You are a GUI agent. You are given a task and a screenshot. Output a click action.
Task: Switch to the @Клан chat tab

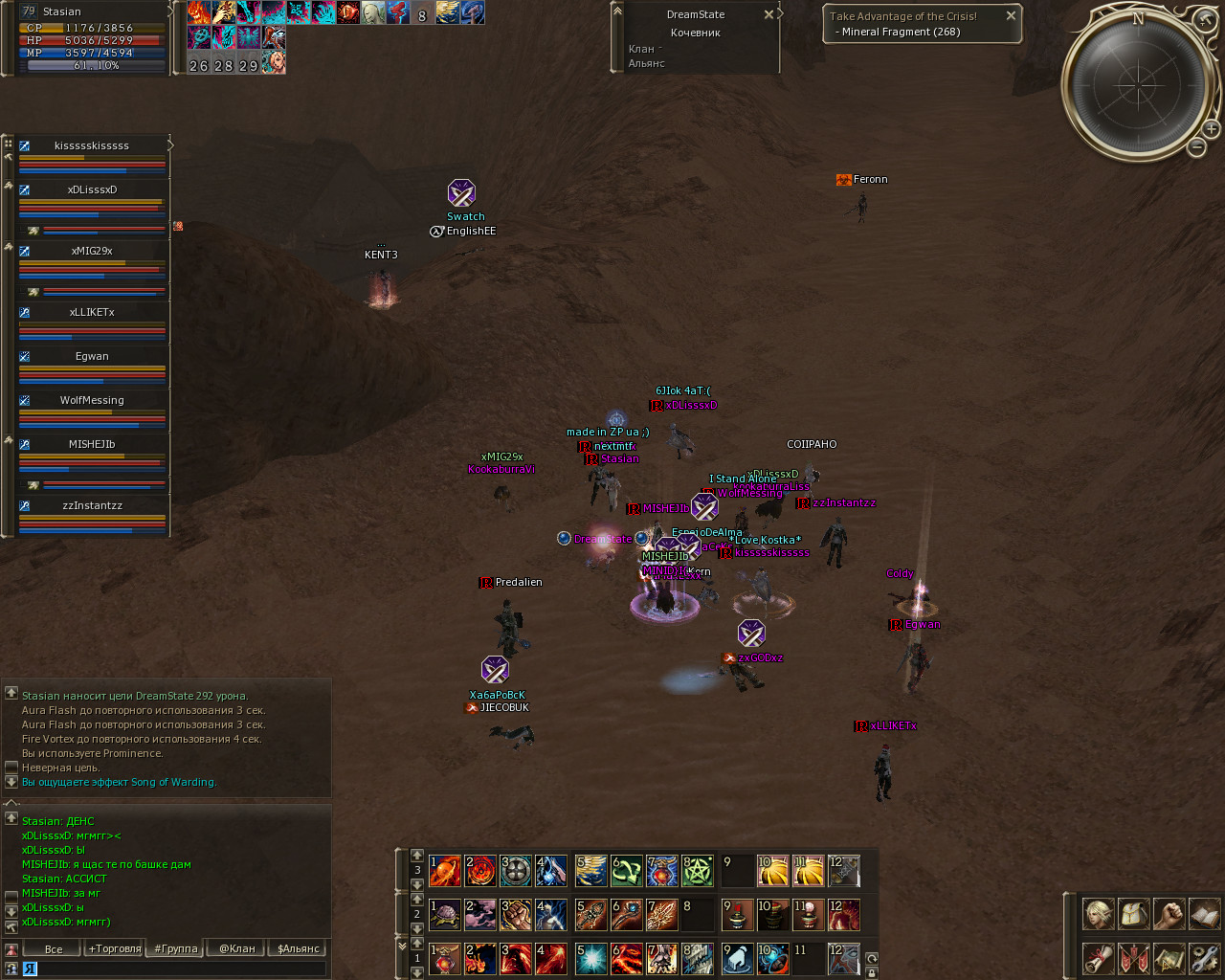point(237,948)
